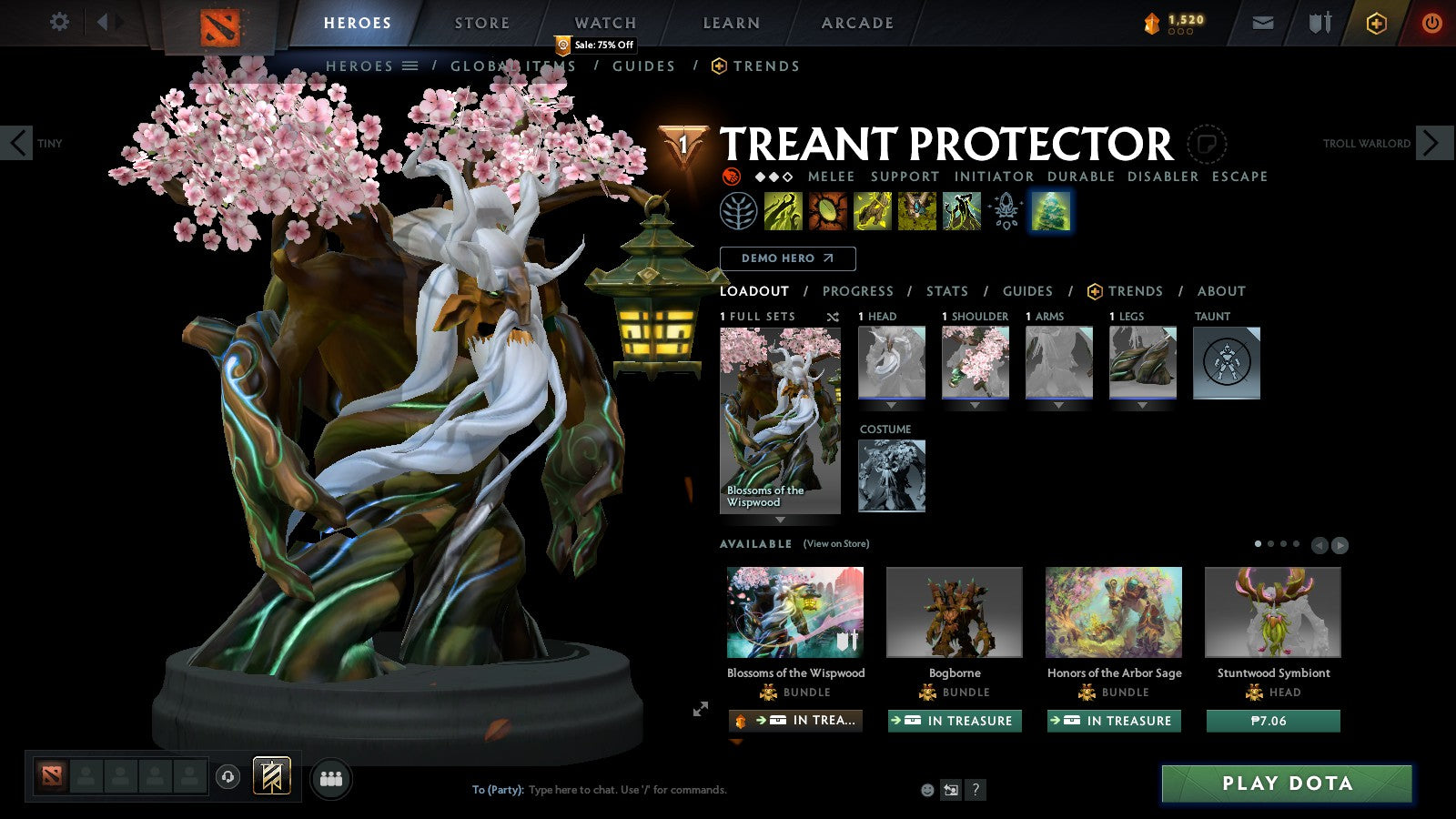
Task: Click the party chat input field
Action: coord(637,790)
